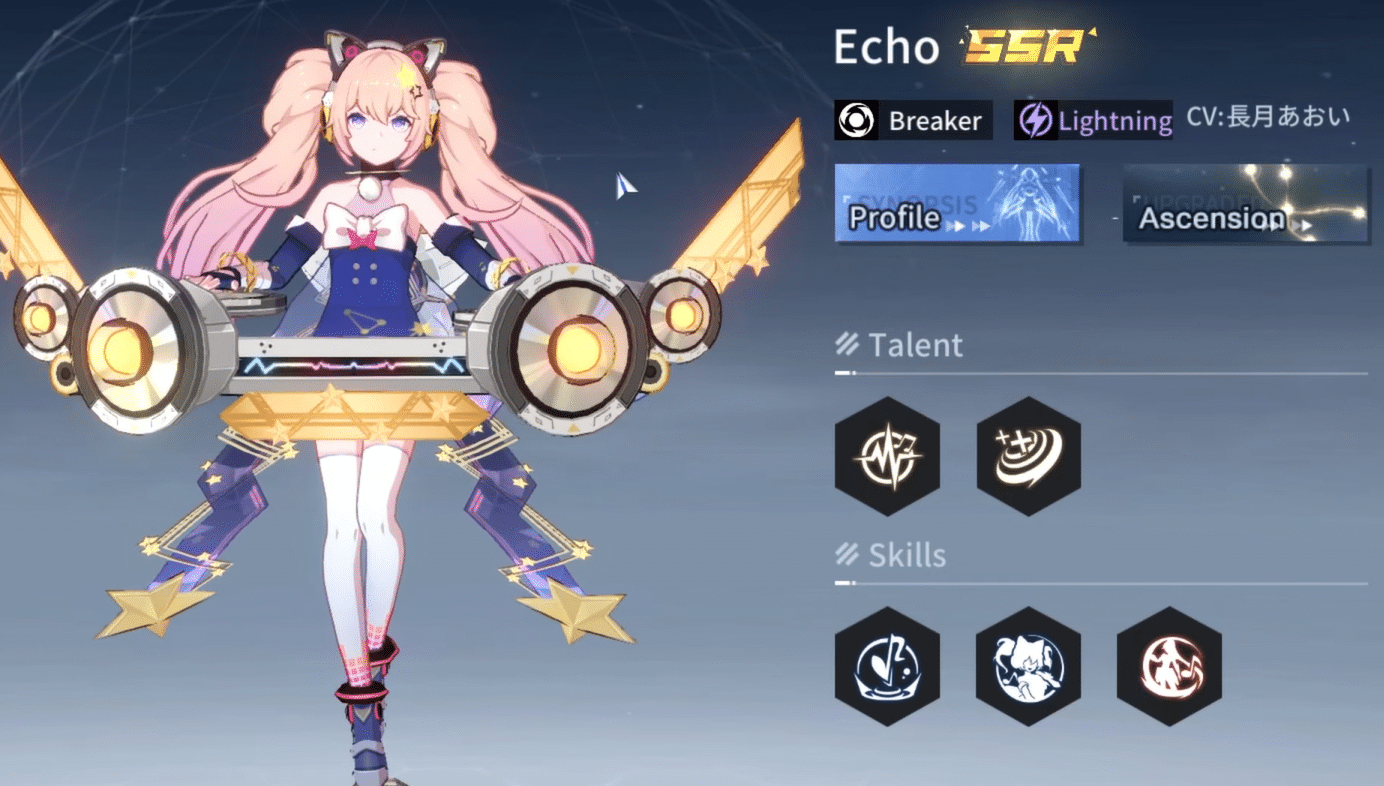Toggle the Breaker role badge
The height and width of the screenshot is (786, 1384).
(912, 120)
